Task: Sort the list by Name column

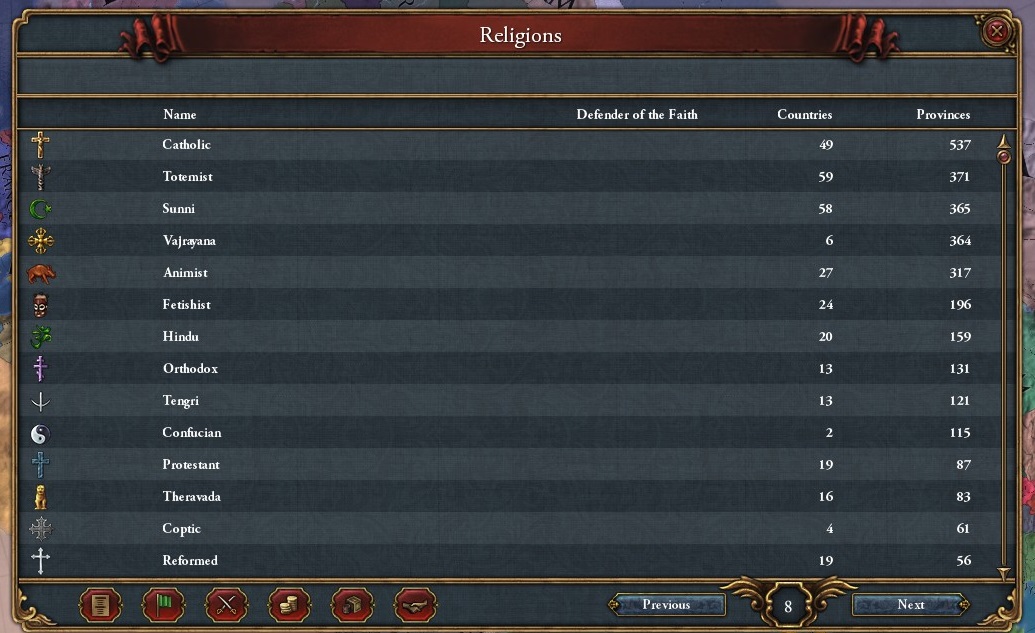Action: pos(180,114)
